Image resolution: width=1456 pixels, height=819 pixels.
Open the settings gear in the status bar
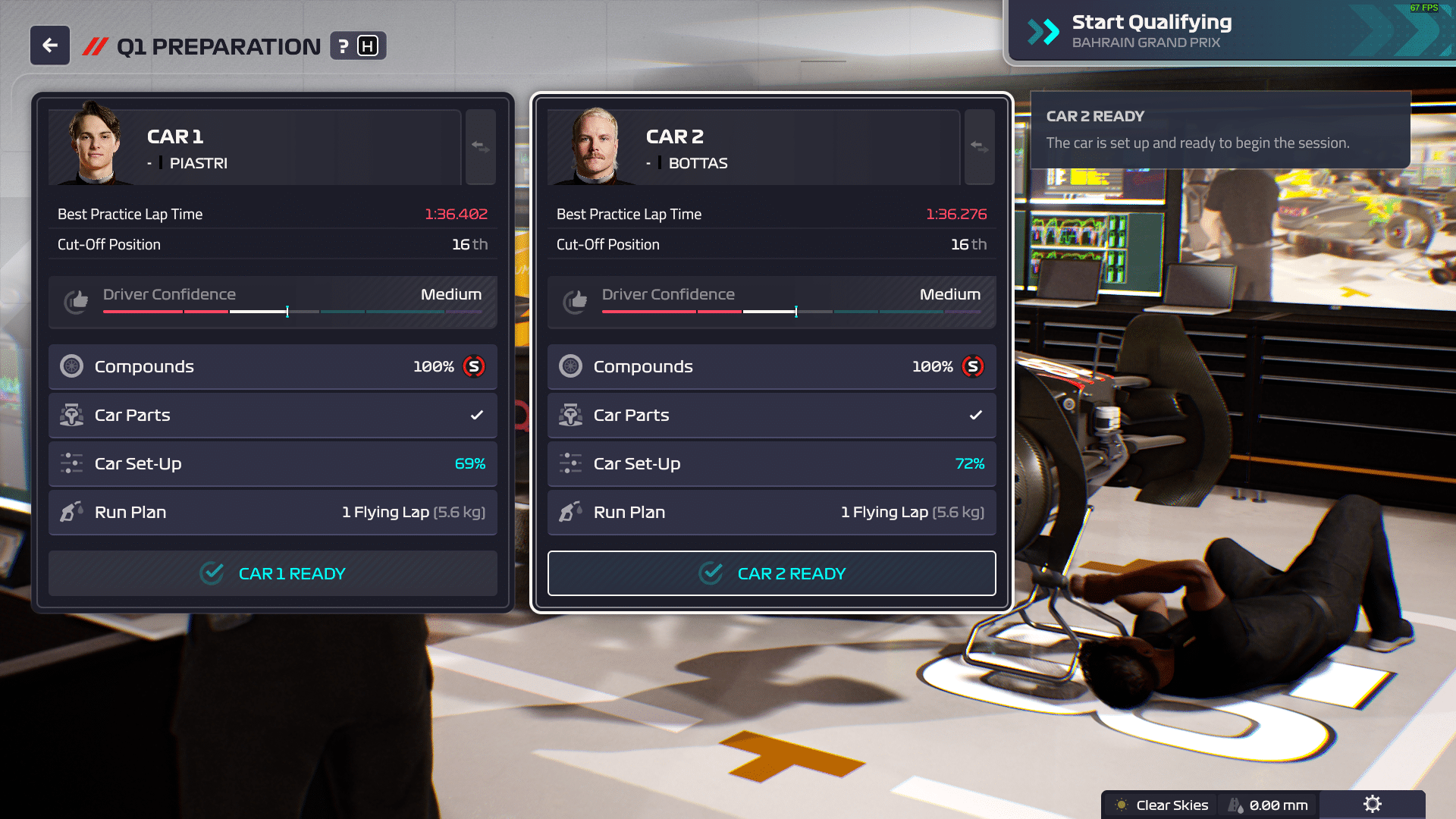(1373, 805)
